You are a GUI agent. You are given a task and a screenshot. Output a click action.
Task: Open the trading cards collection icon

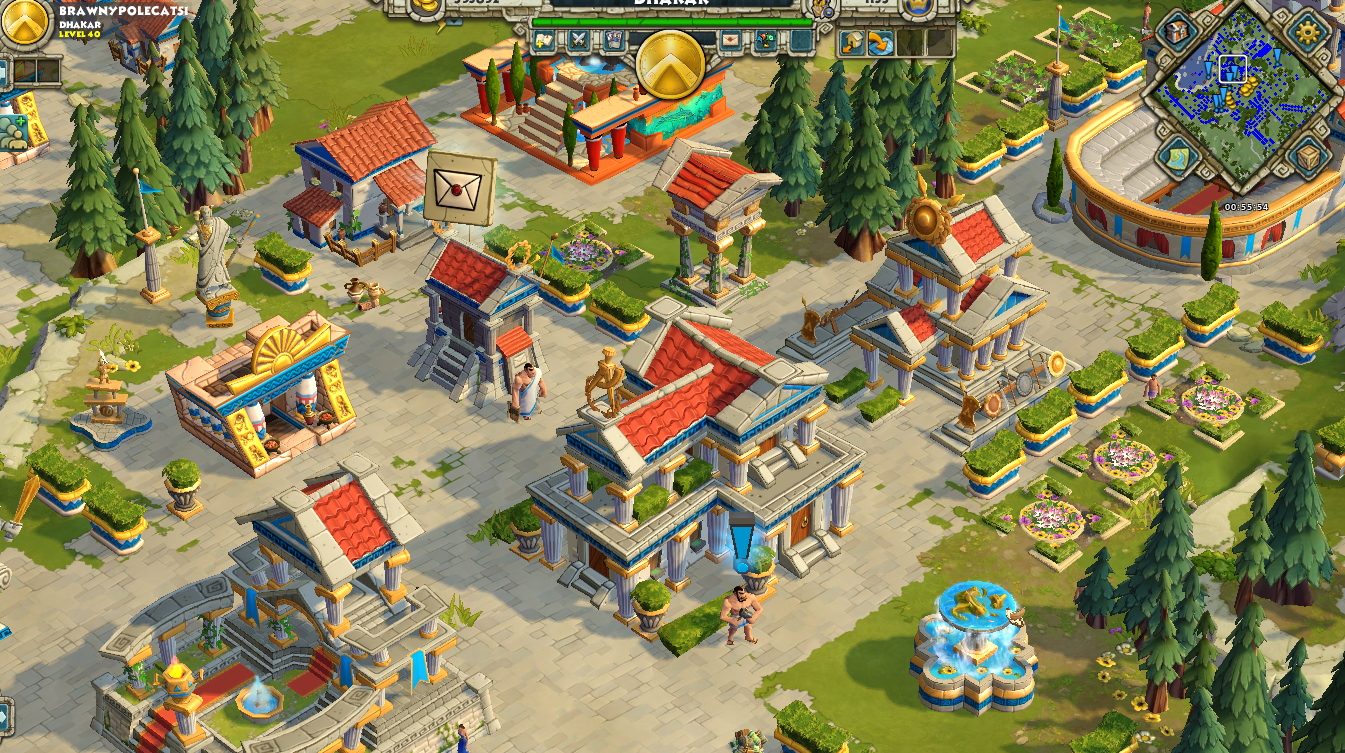[x=614, y=38]
